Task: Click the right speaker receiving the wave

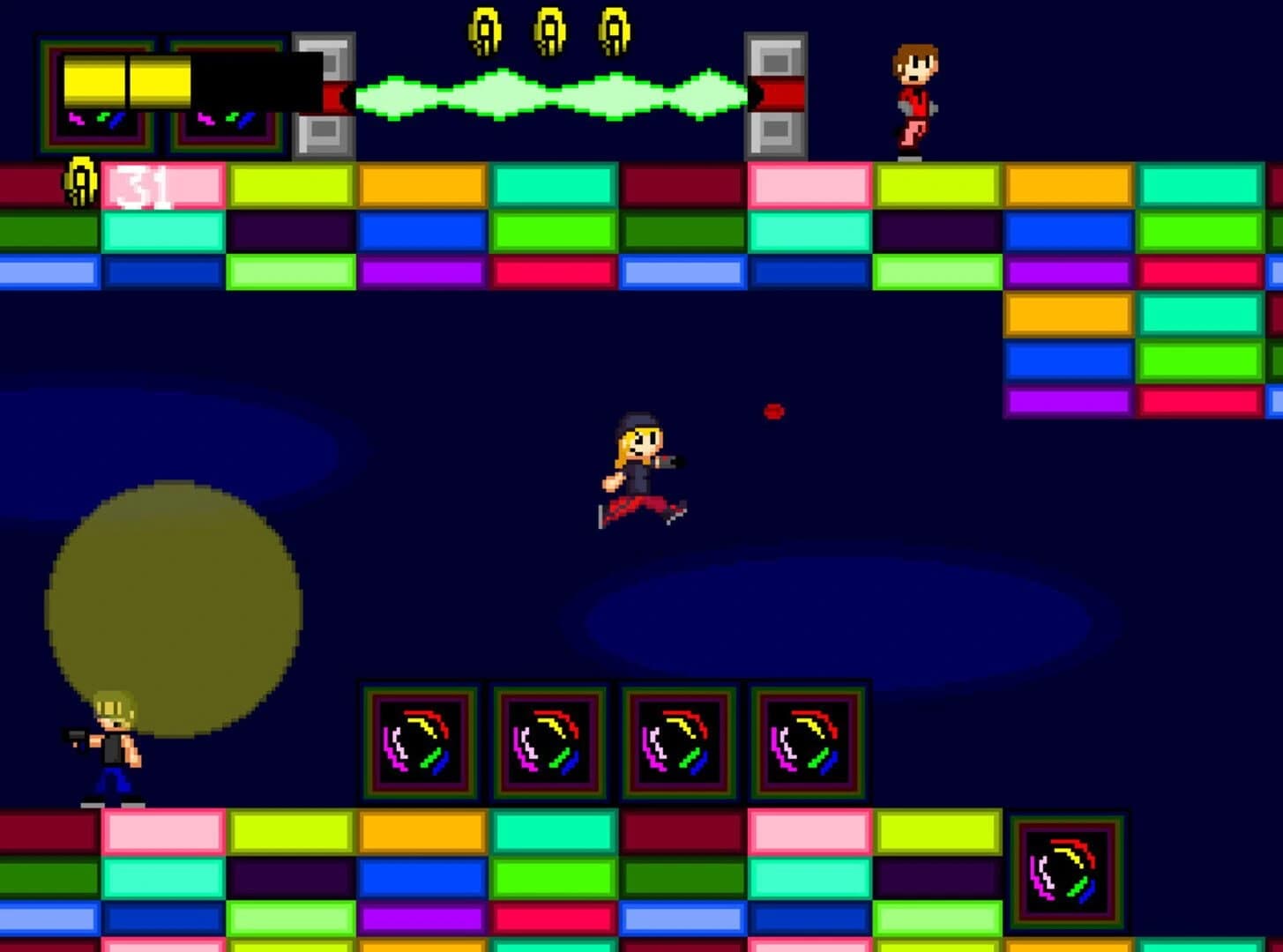Action: point(776,93)
